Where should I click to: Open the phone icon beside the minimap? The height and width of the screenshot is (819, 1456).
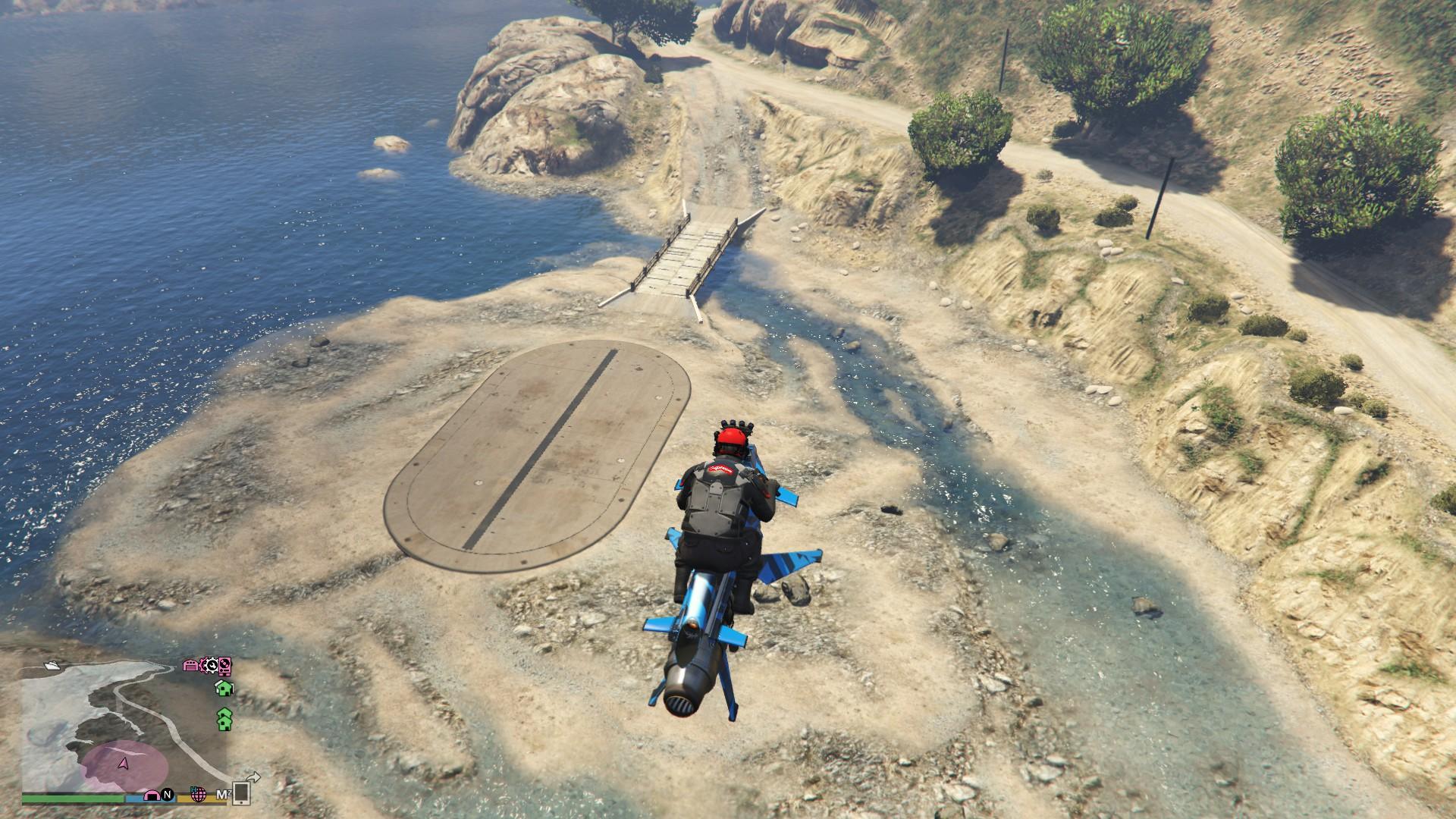click(241, 794)
